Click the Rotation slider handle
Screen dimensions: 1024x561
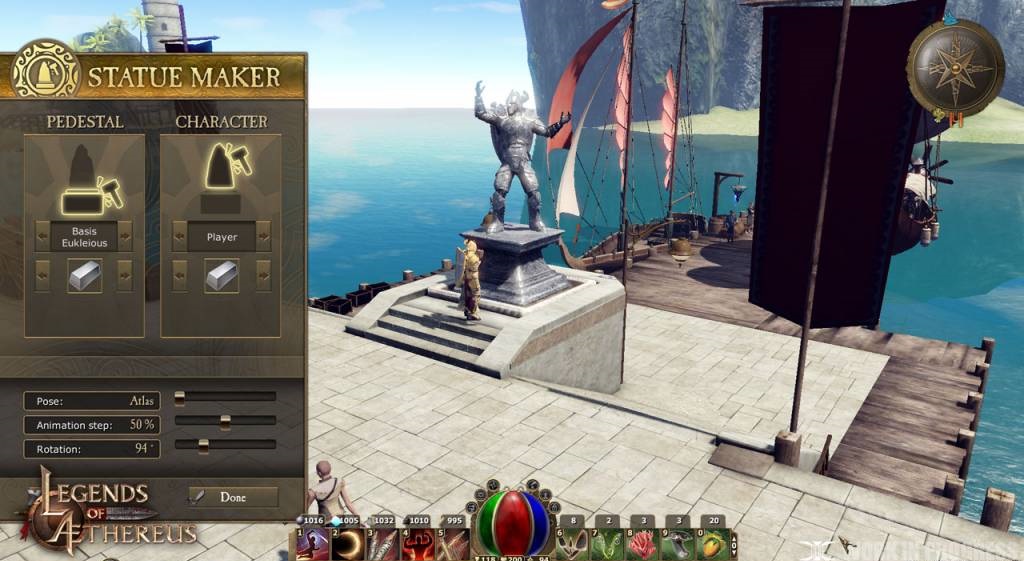[x=203, y=446]
